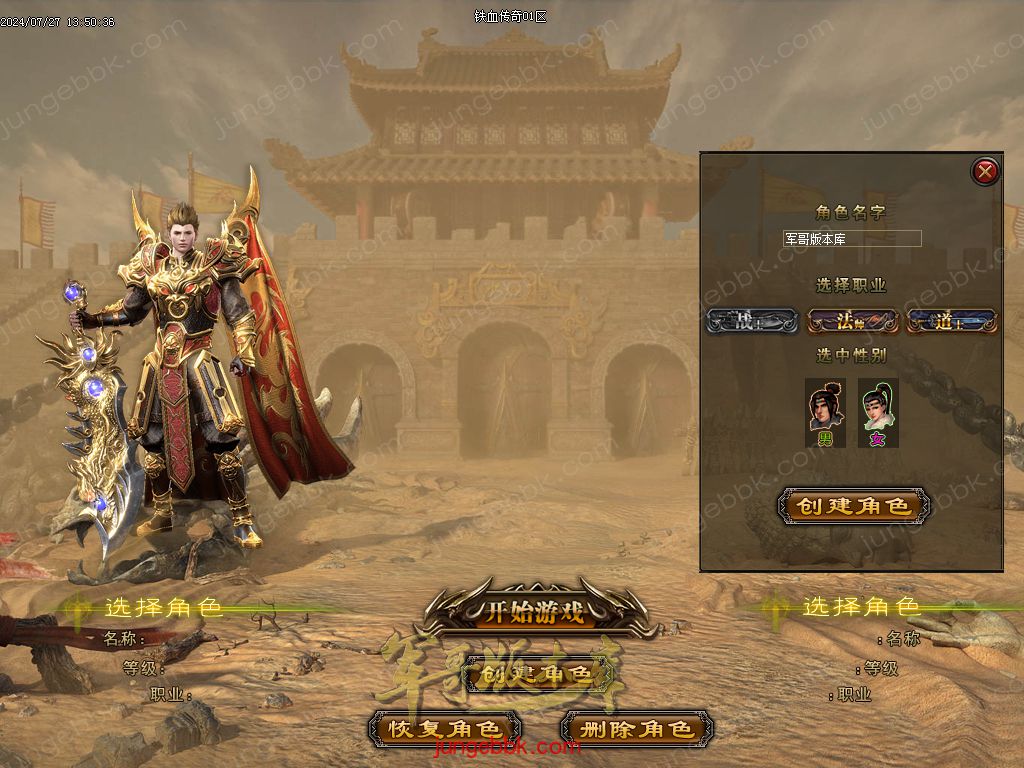The height and width of the screenshot is (768, 1024).
Task: Choose the Warrior (战士) class
Action: pos(751,321)
